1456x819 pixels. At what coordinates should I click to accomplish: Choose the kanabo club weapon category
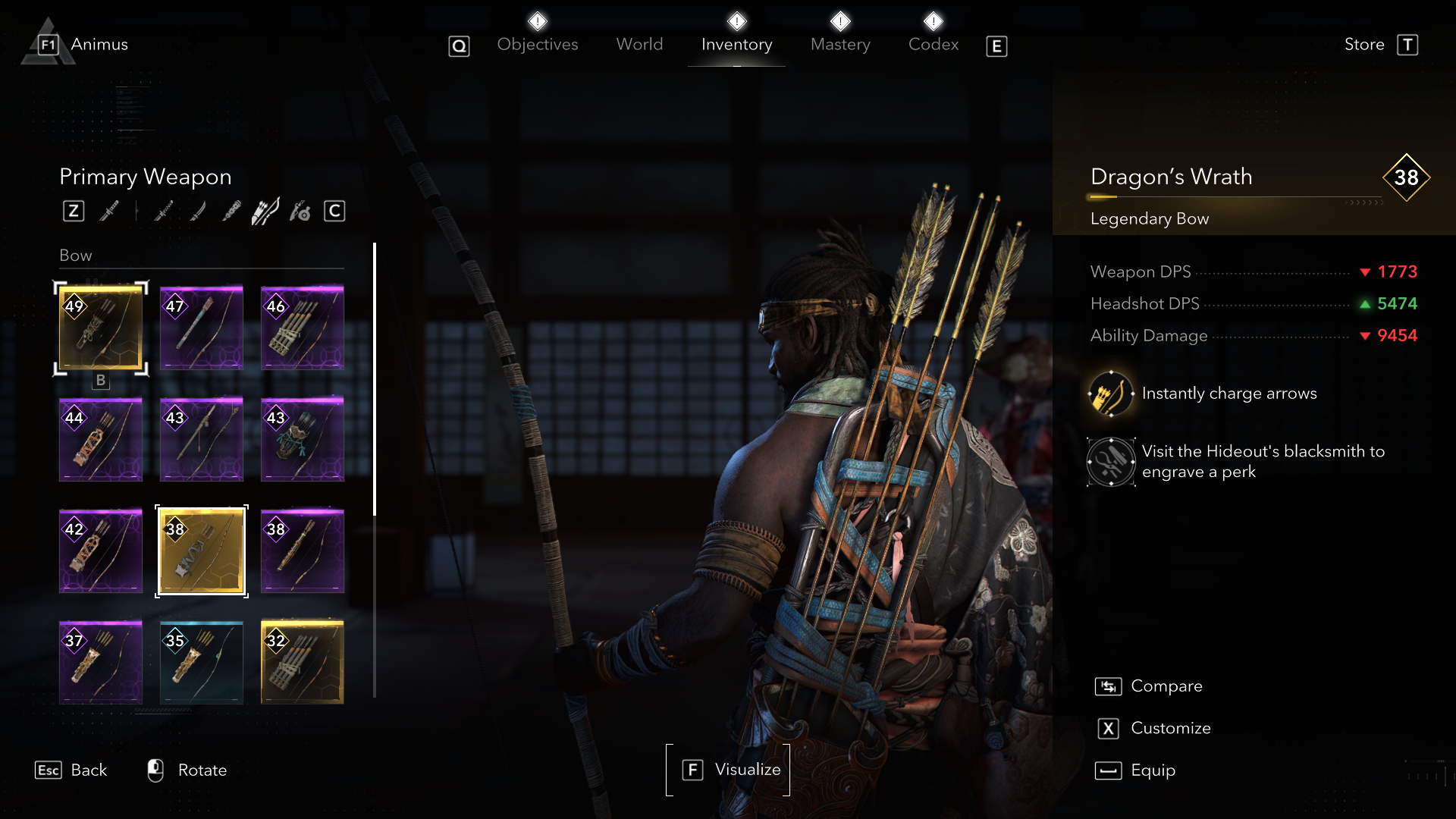[x=231, y=212]
